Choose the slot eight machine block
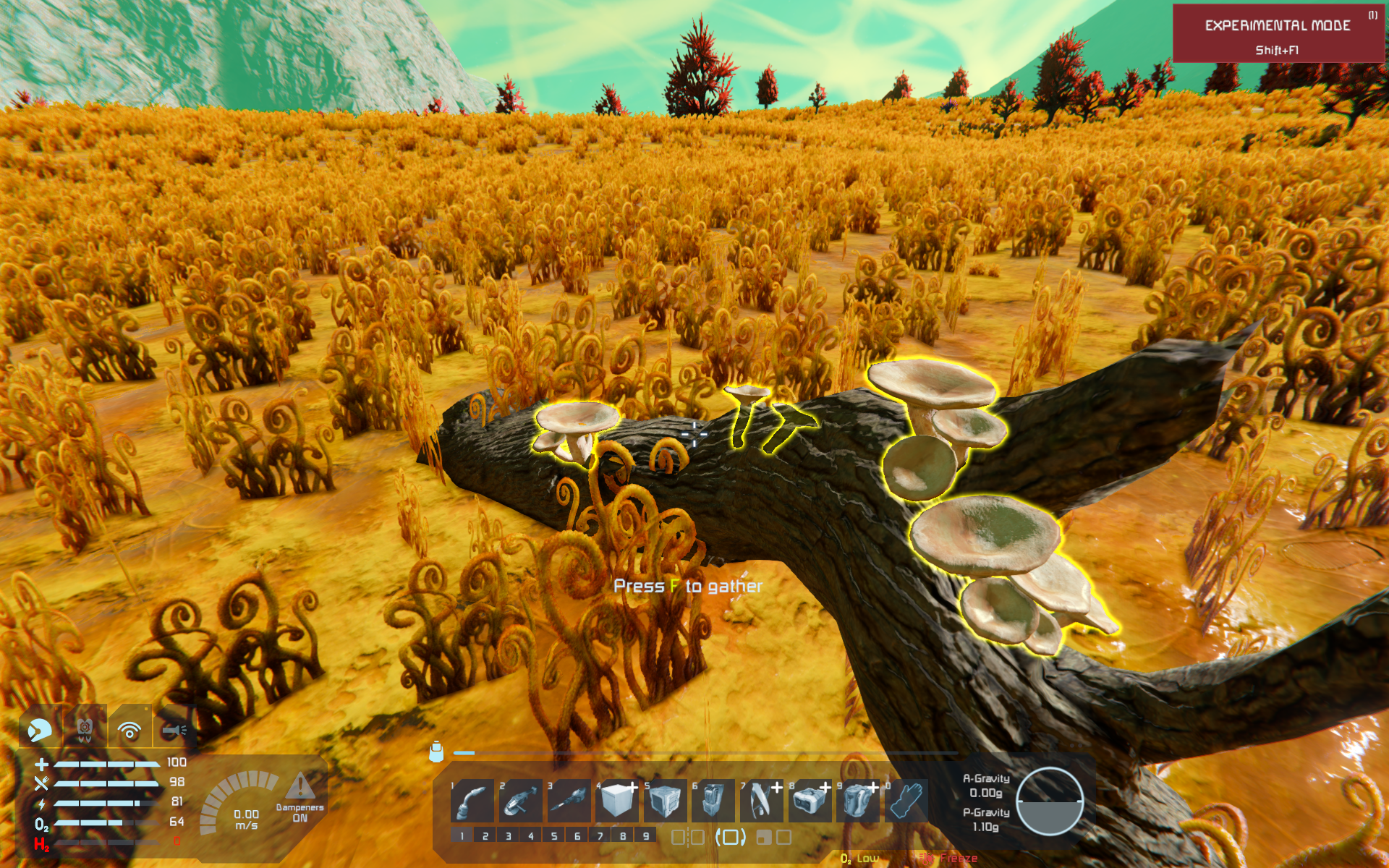 click(x=810, y=801)
